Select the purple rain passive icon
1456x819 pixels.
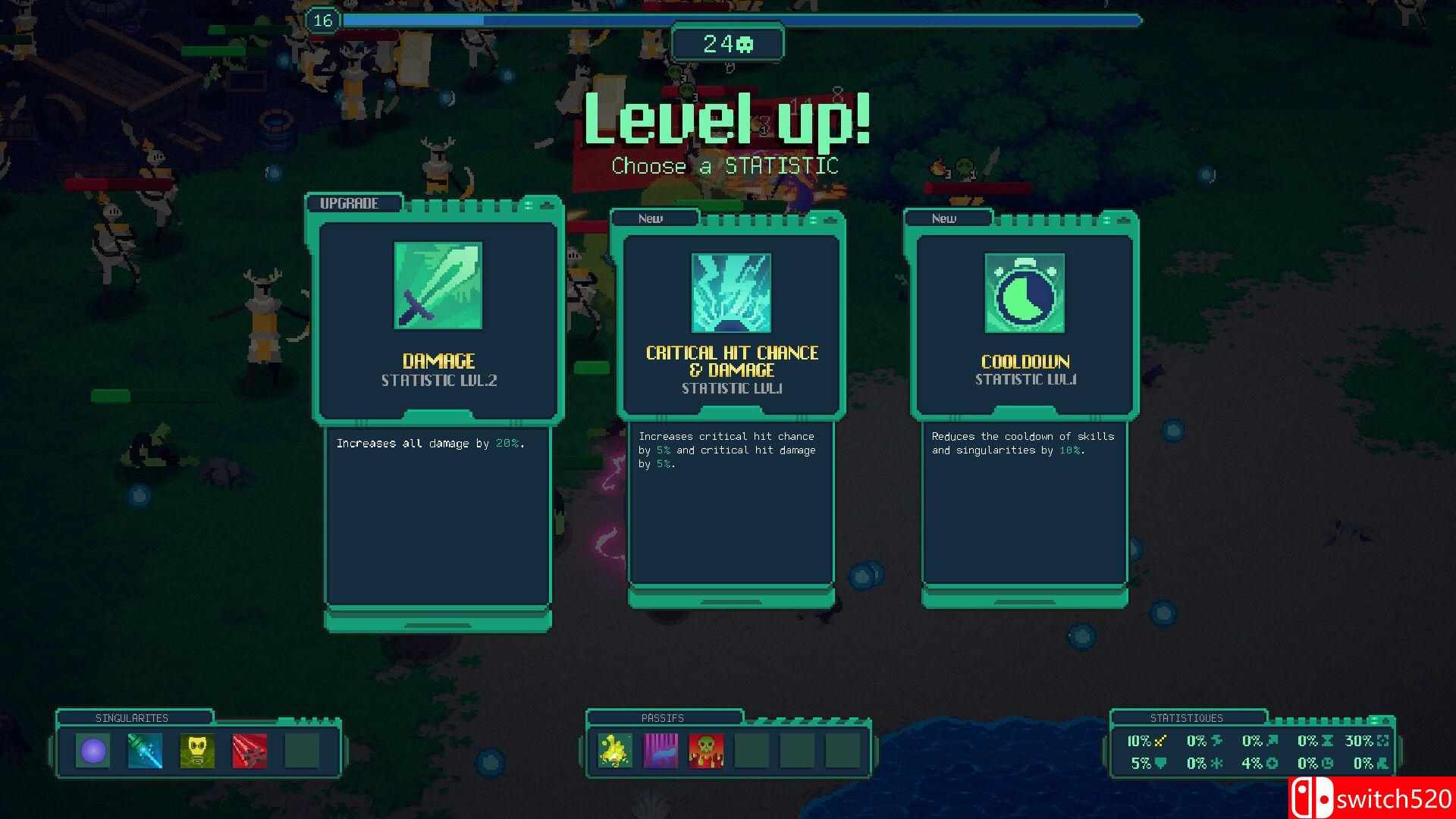coord(661,751)
